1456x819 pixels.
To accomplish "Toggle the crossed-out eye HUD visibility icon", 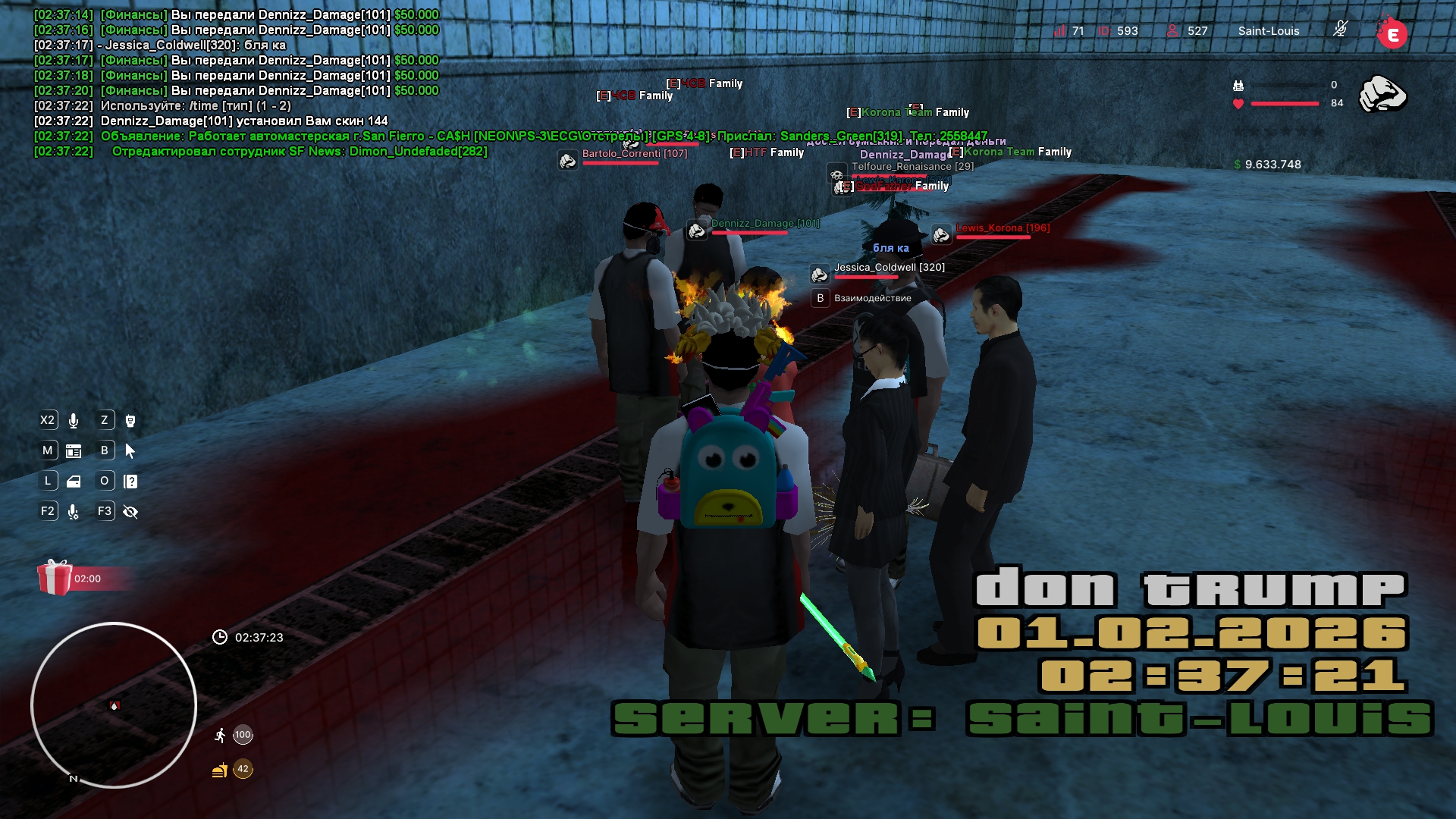I will point(130,512).
